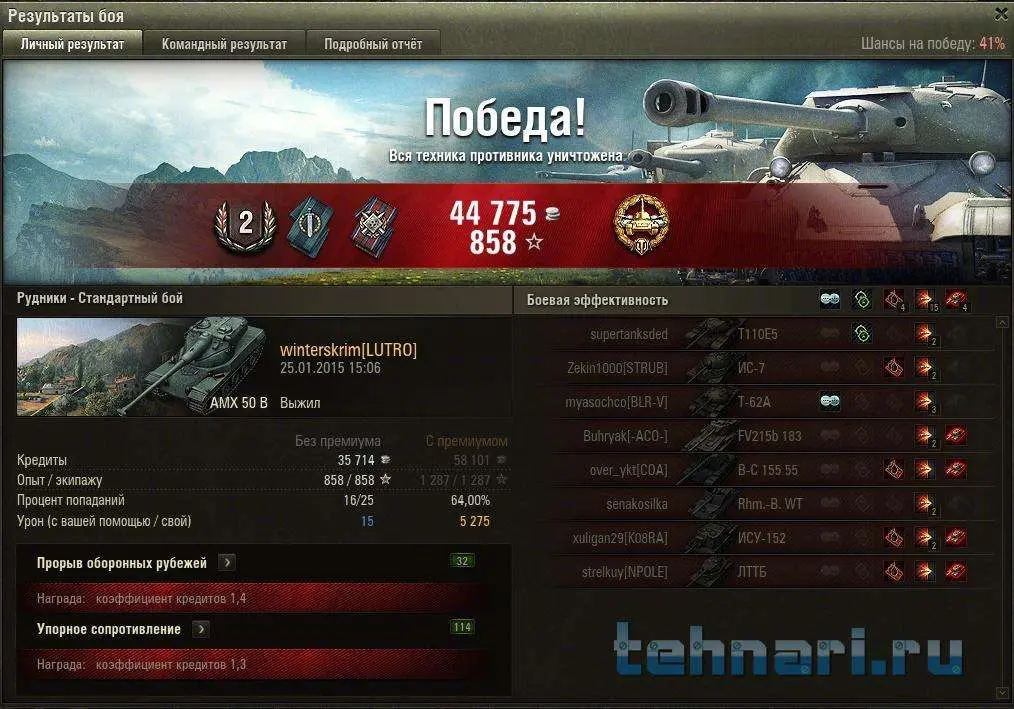Viewport: 1014px width, 709px height.
Task: Select the Zekin1000 ИС-7 row
Action: coord(760,368)
